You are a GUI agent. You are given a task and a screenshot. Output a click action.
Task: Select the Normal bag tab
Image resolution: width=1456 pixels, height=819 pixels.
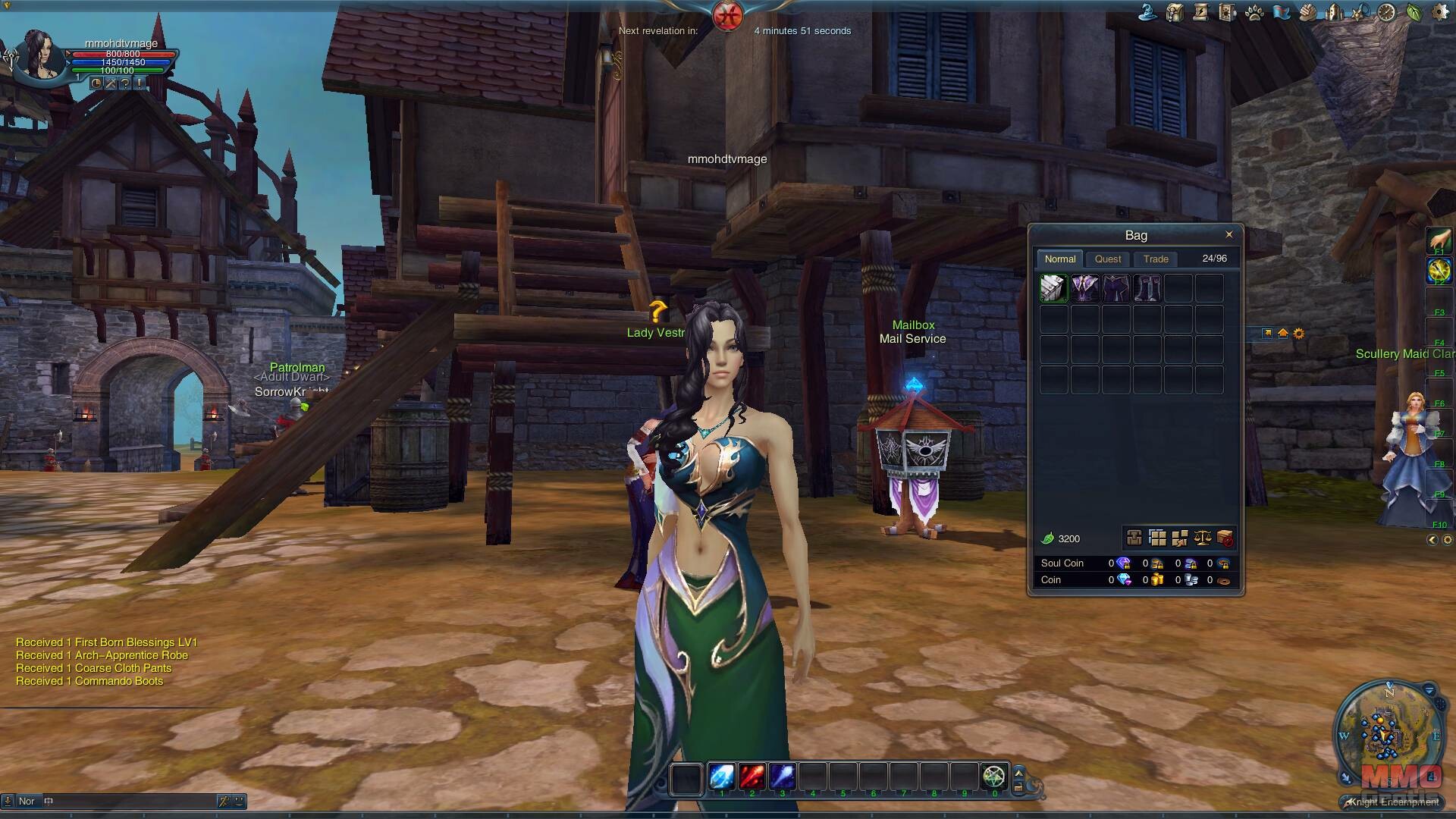[1059, 259]
